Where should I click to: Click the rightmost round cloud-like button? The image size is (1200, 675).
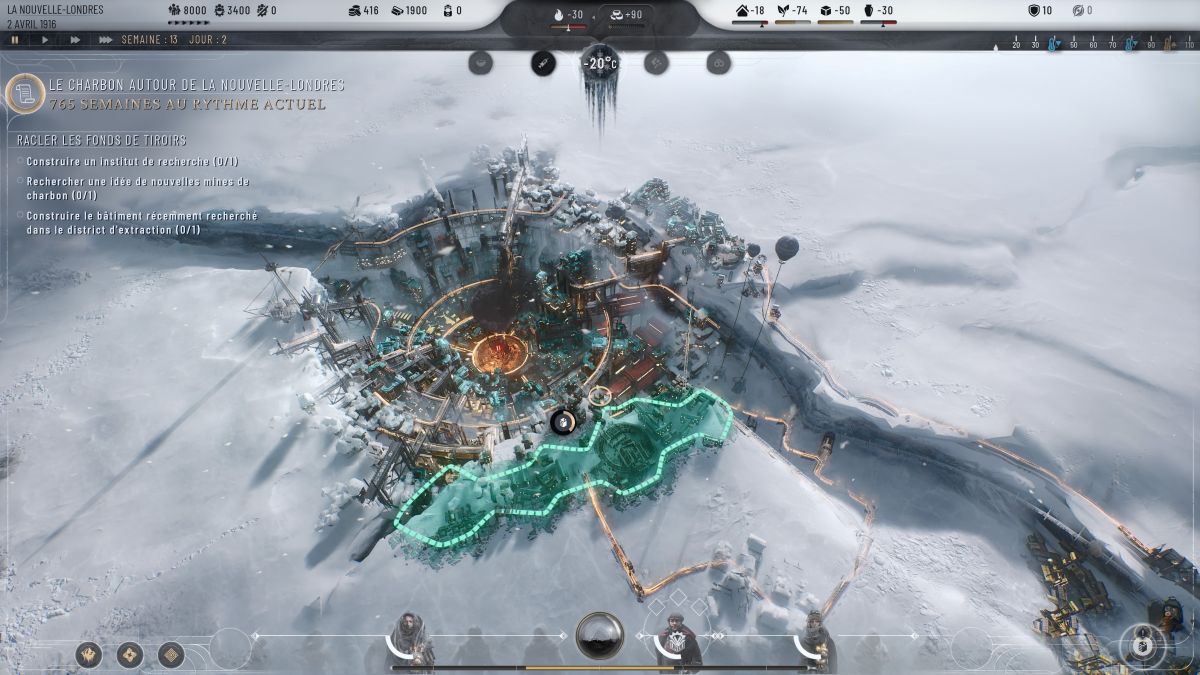coord(718,63)
